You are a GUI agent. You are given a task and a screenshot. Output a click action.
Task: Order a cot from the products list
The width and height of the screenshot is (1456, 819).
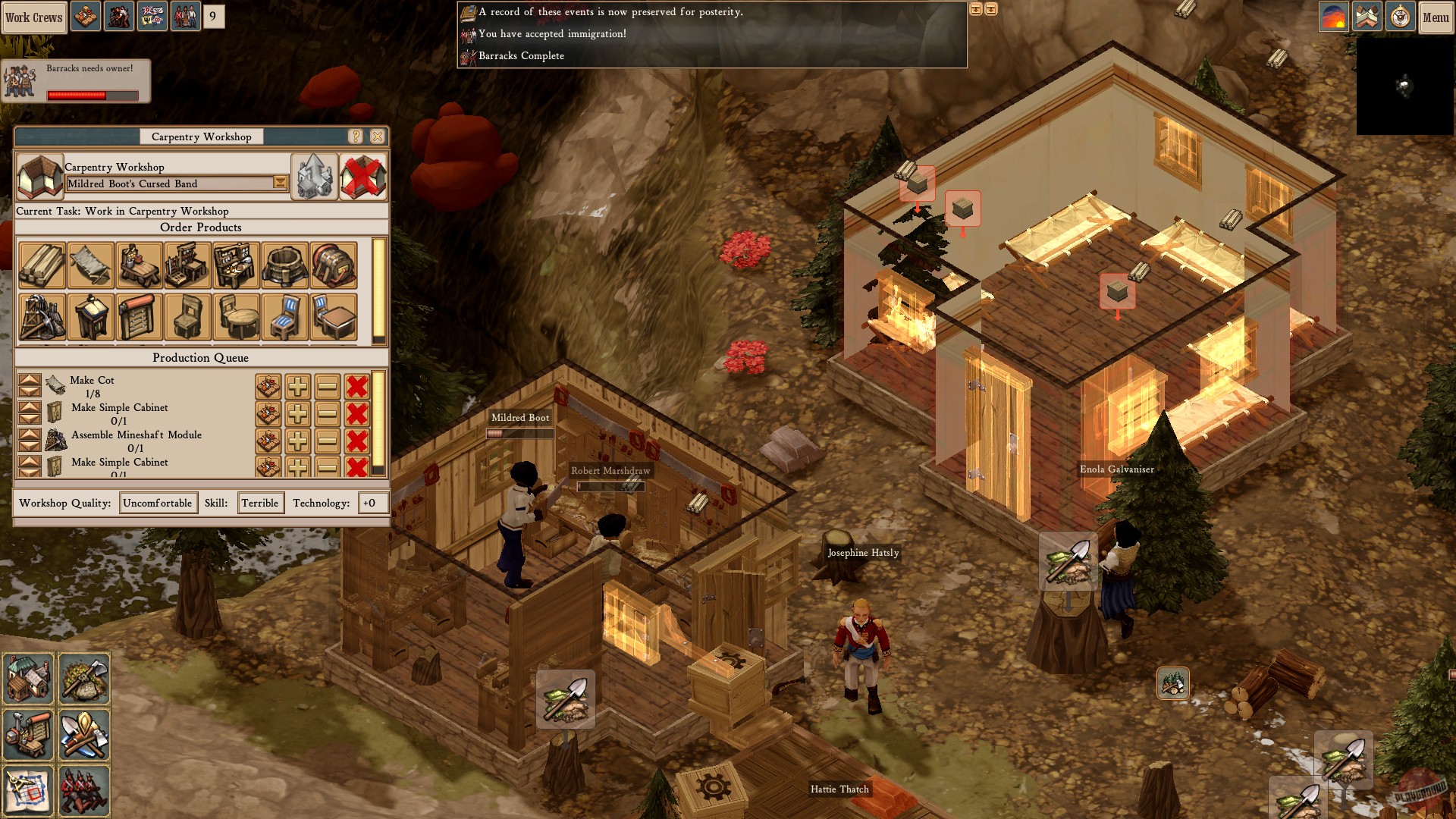[90, 265]
